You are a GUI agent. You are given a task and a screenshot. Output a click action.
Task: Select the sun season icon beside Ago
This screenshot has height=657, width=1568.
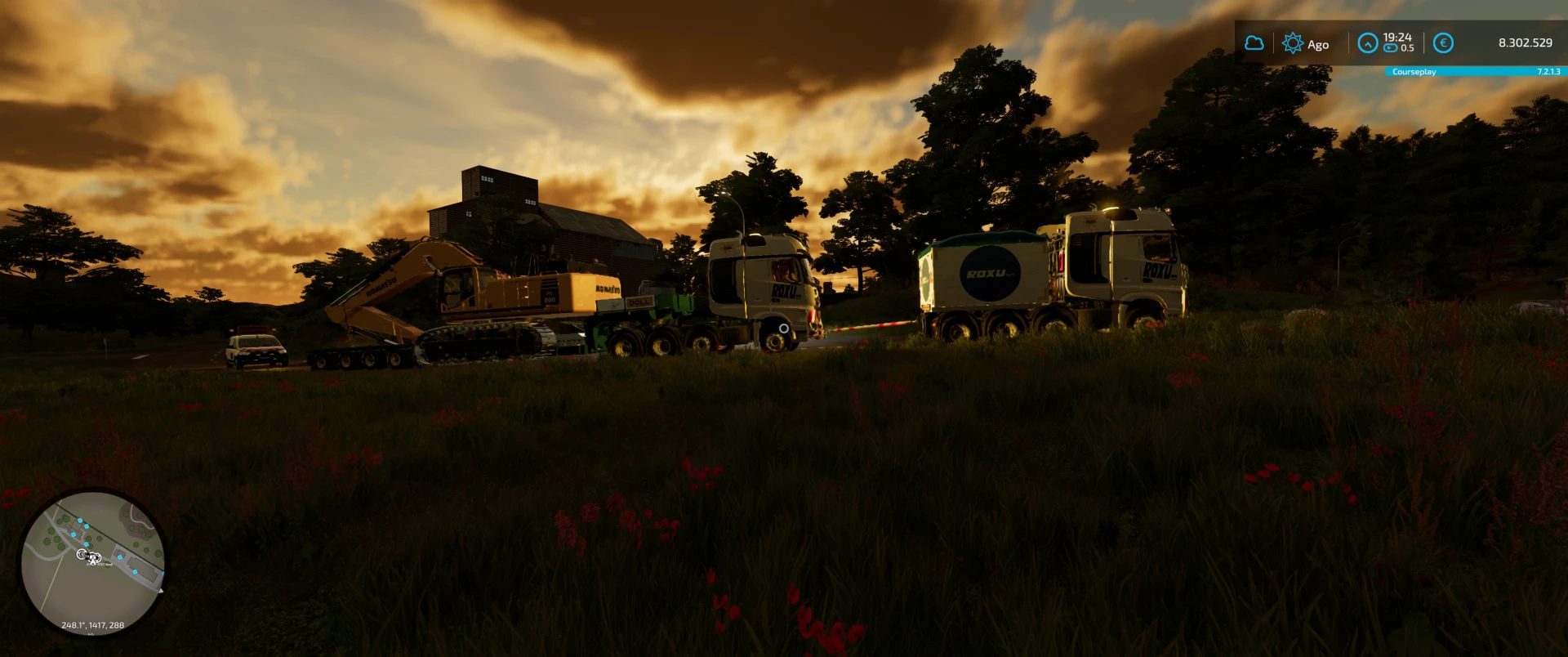(1292, 43)
